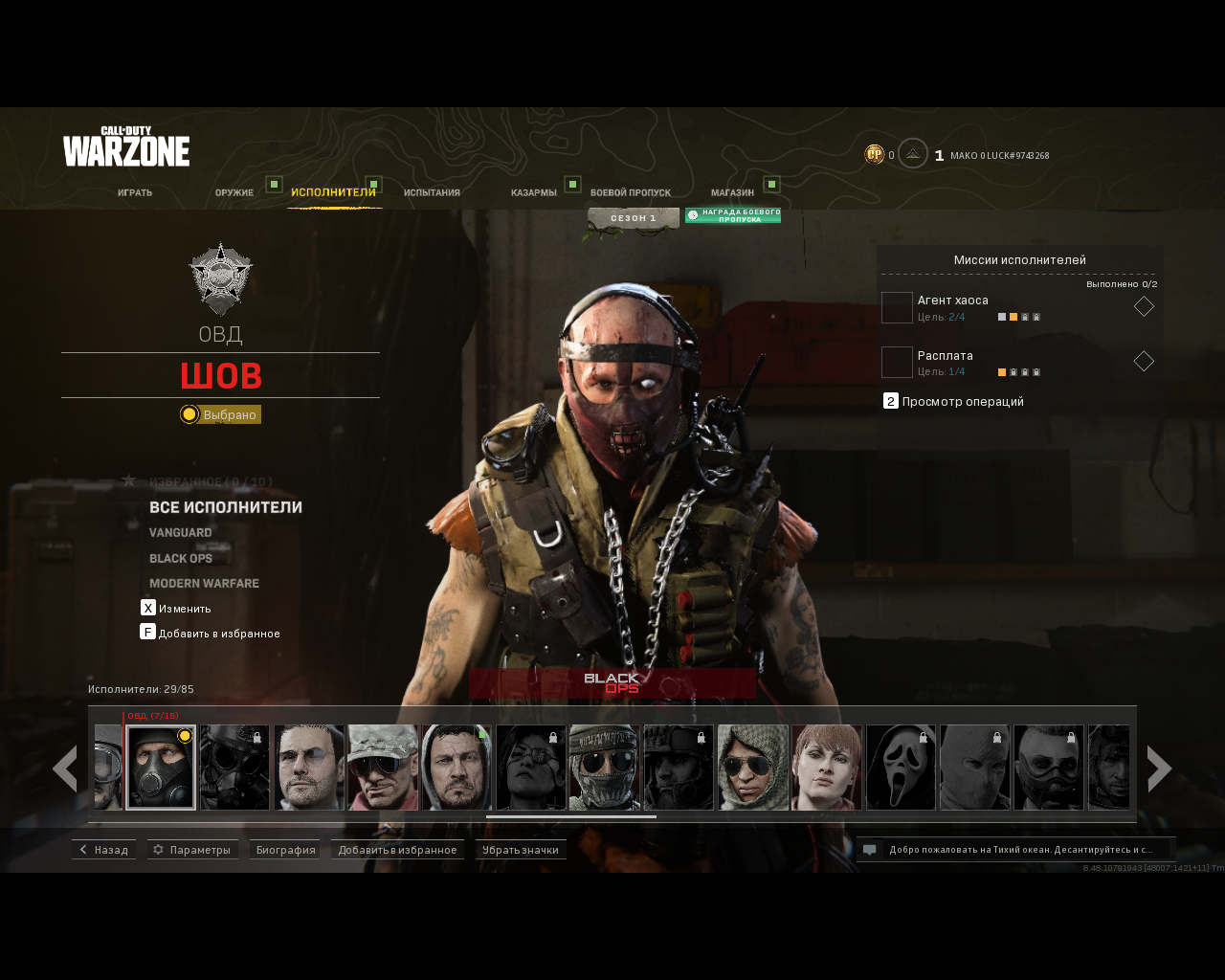The height and width of the screenshot is (980, 1225).
Task: Filter operators by VANGUARD
Action: [x=181, y=532]
